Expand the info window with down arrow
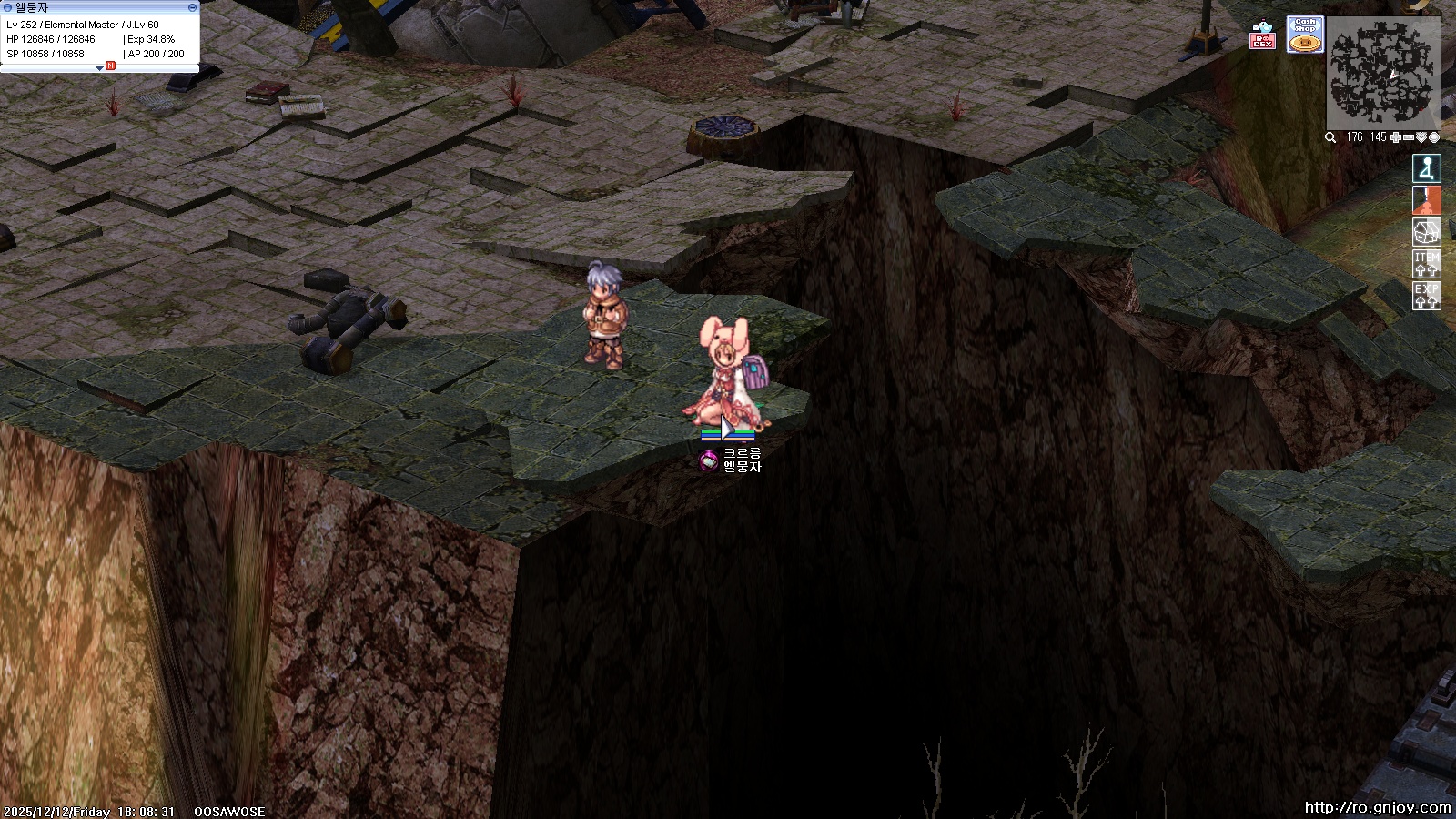Viewport: 1456px width, 819px height. 99,68
